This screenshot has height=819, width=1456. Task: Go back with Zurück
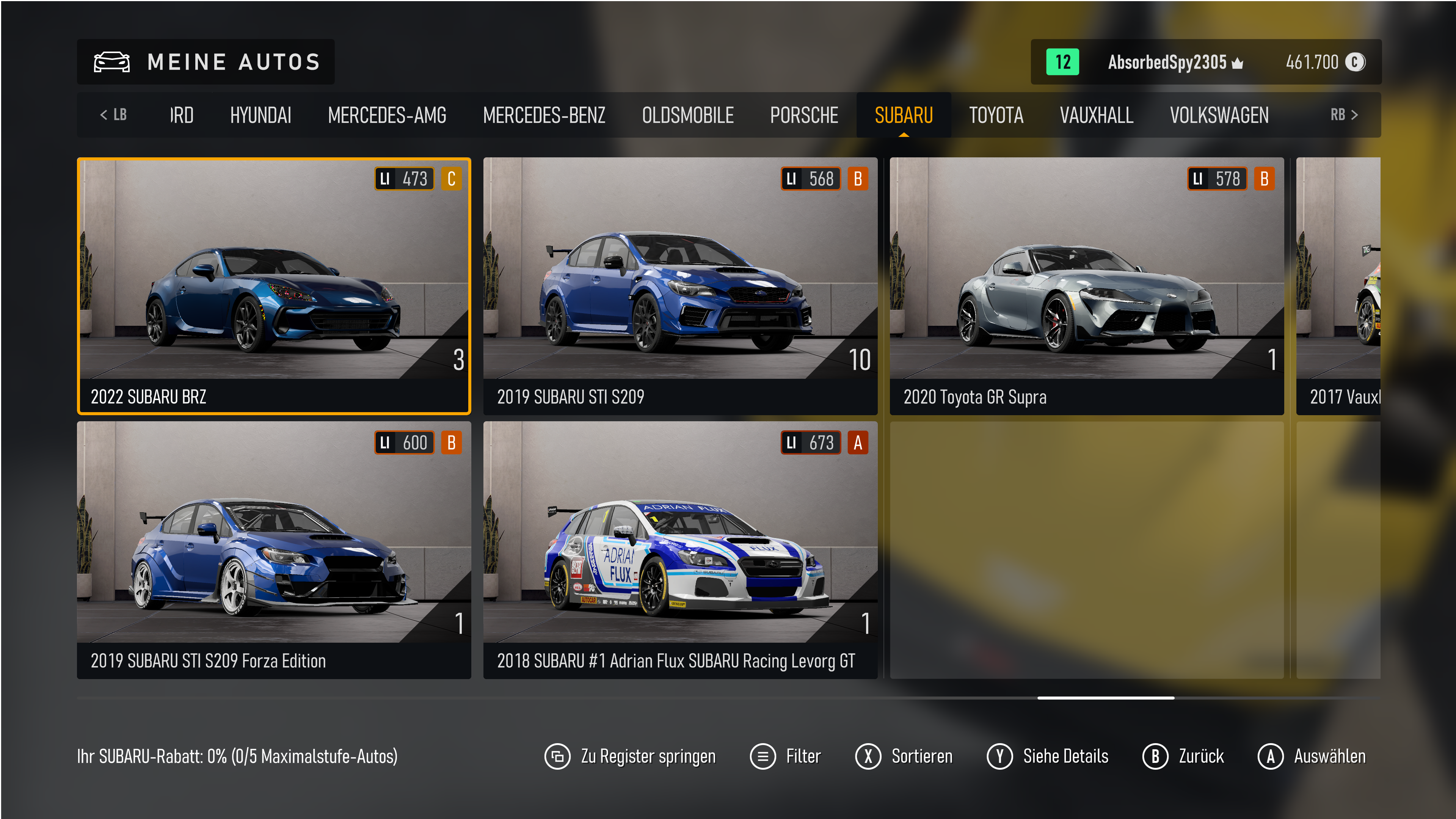tap(1183, 756)
